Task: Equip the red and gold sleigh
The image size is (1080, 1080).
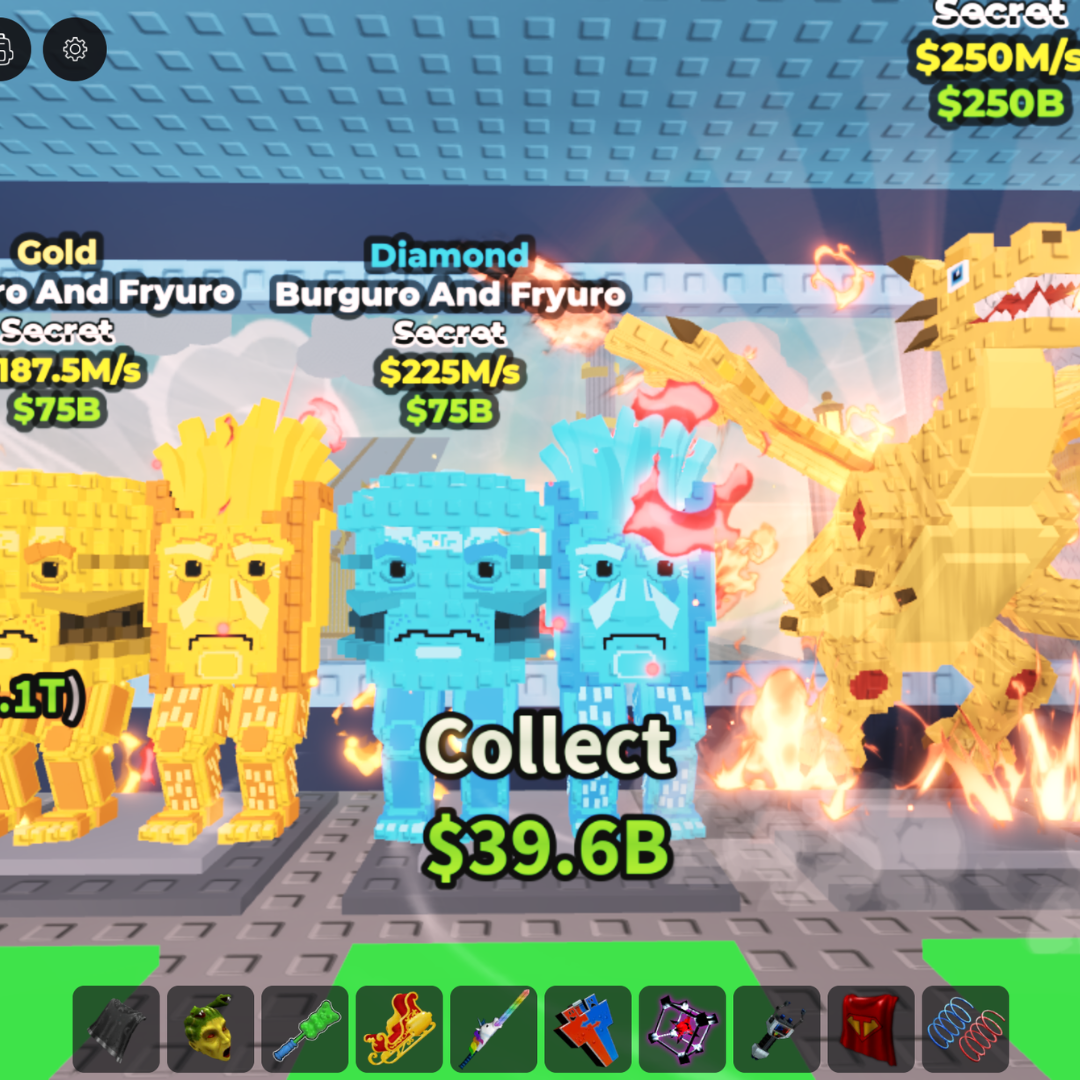Action: [399, 1029]
